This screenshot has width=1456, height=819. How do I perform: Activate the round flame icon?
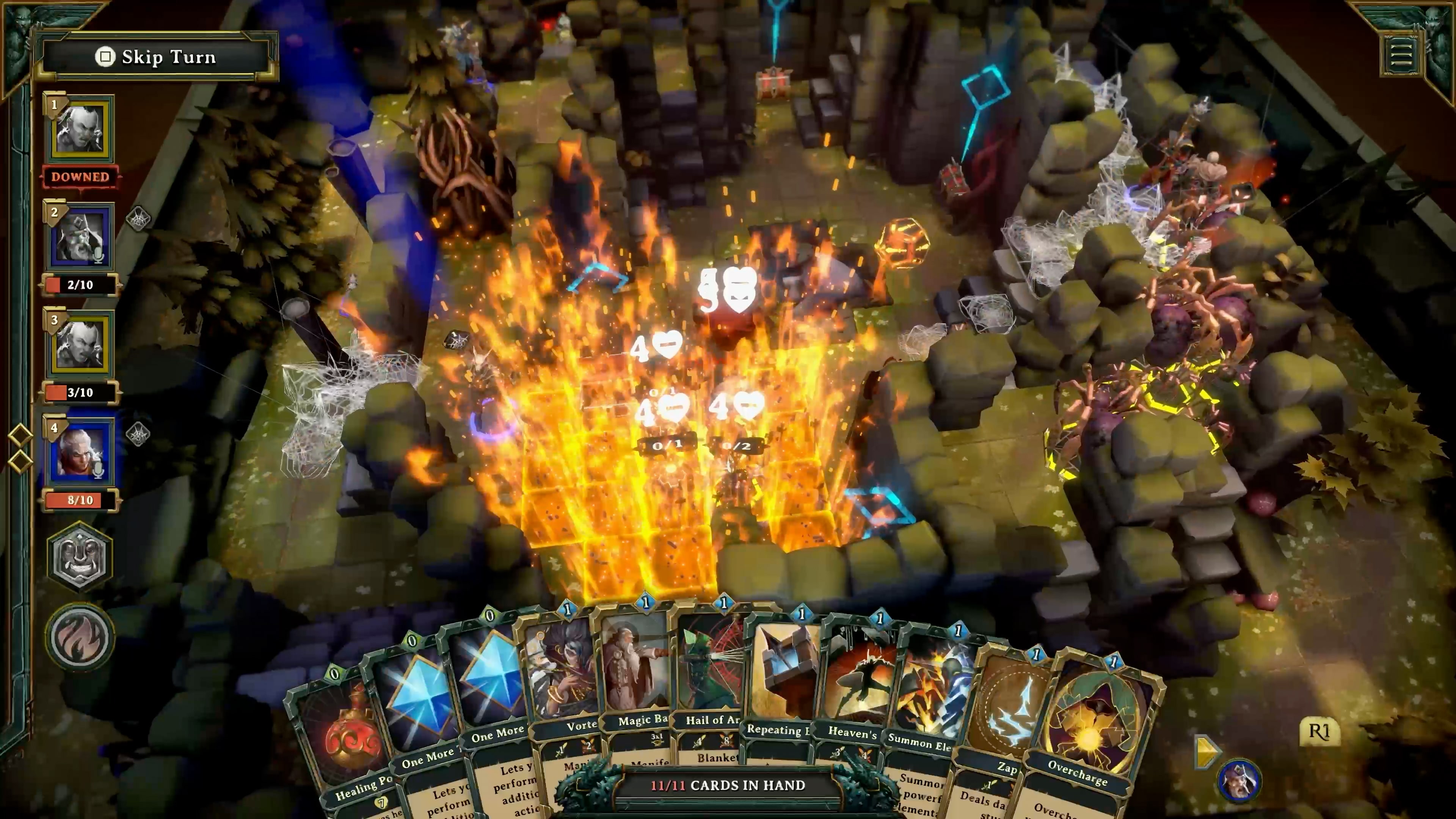pos(80,637)
